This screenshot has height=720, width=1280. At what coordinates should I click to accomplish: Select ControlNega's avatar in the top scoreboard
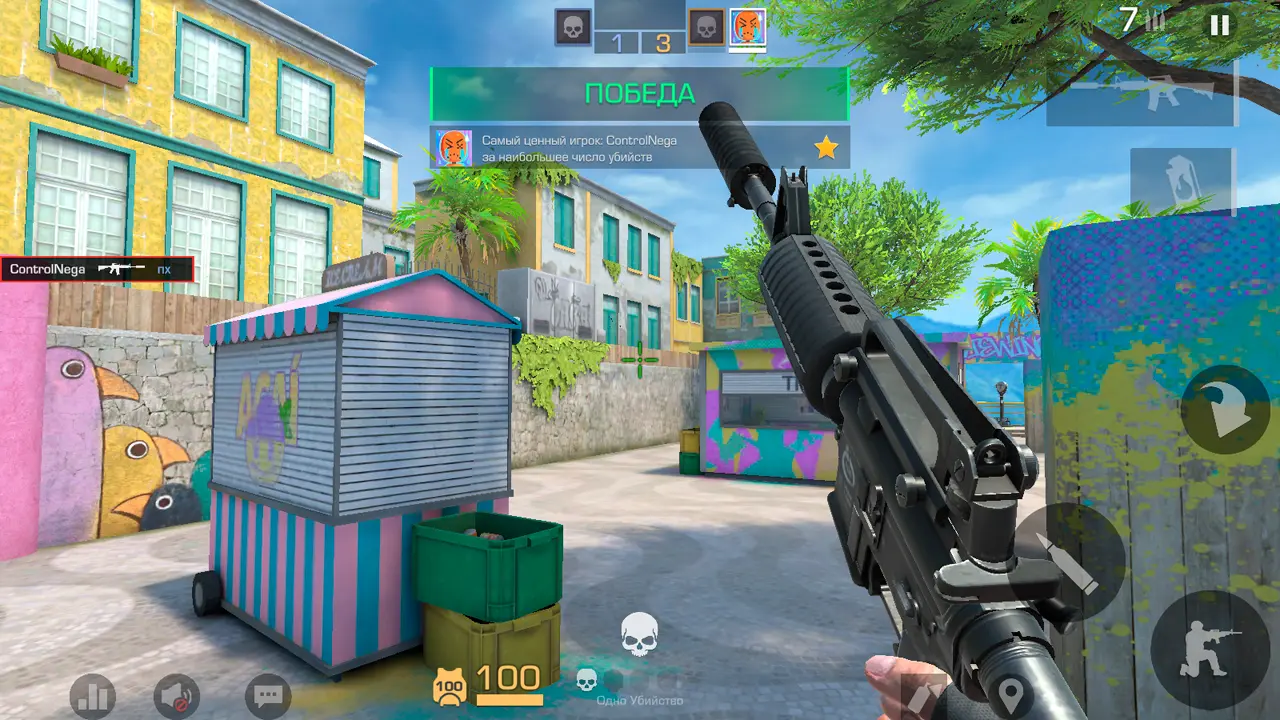[747, 27]
